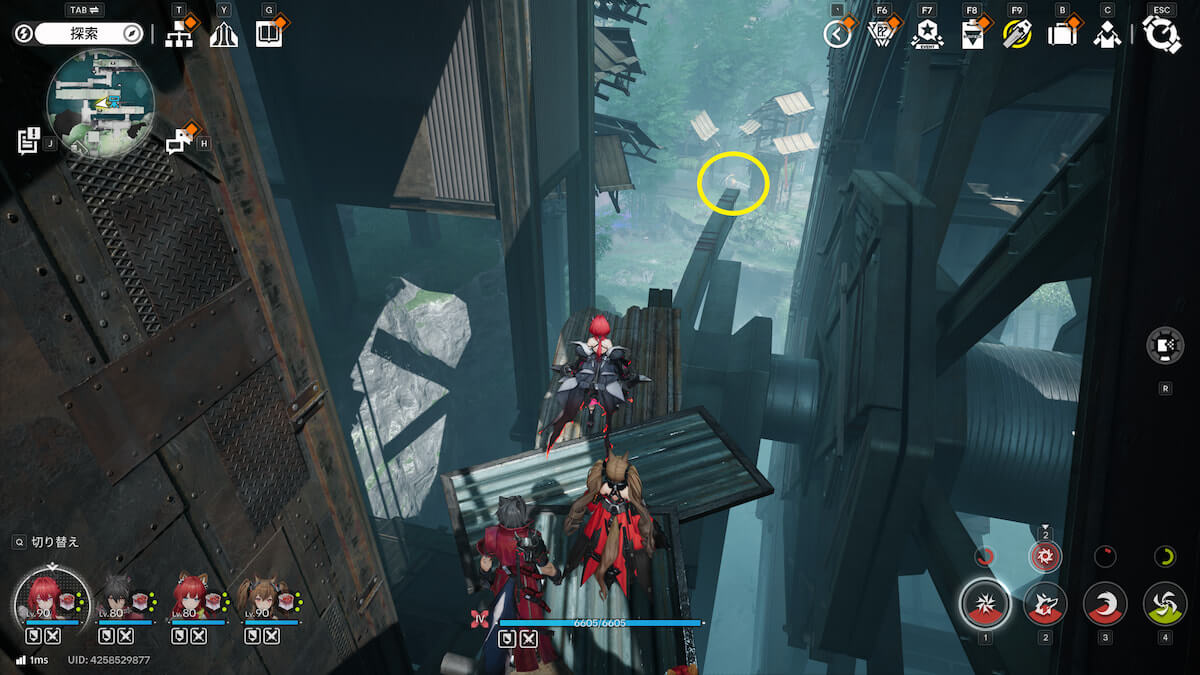Image resolution: width=1200 pixels, height=675 pixels.
Task: Open the triangular pass badge icon
Action: click(880, 34)
